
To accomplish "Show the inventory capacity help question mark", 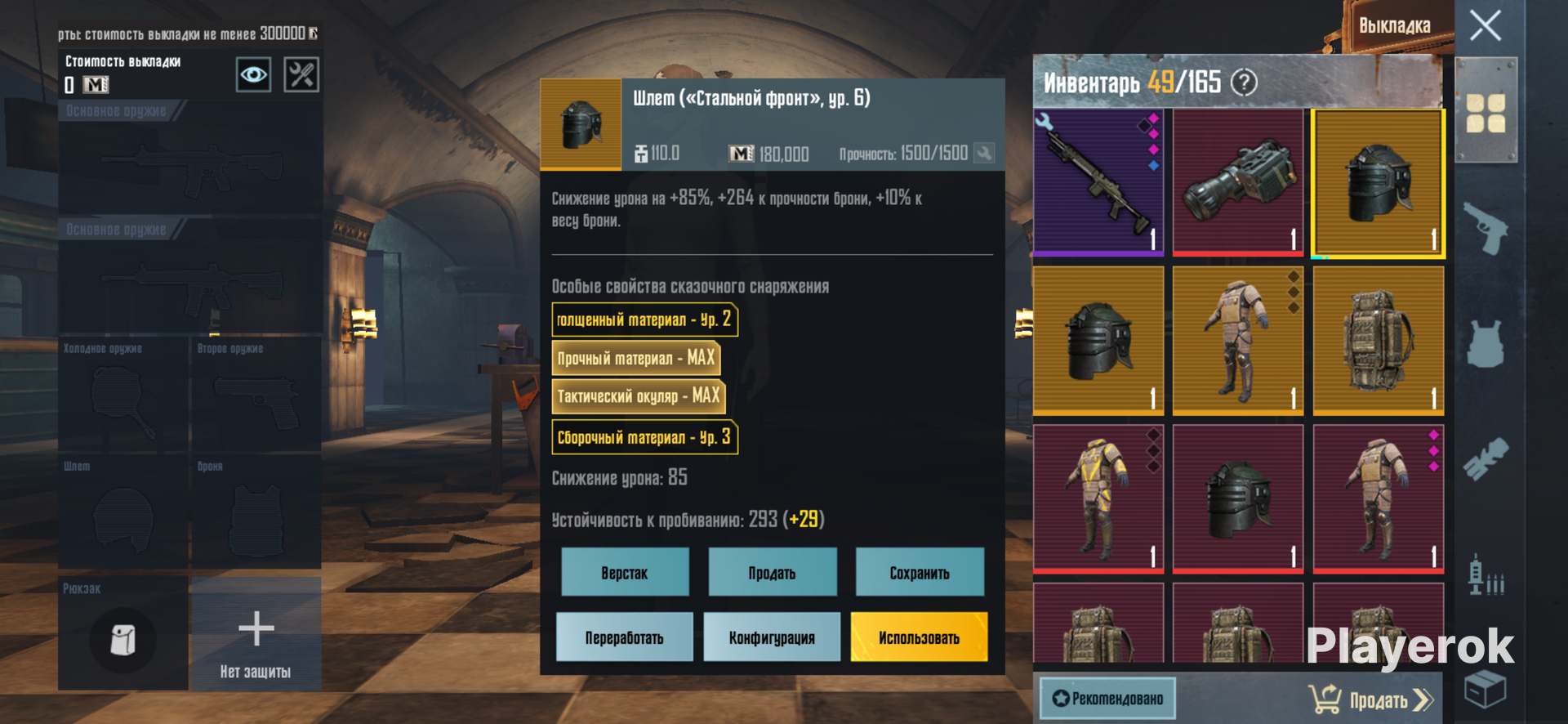I will tap(1244, 82).
